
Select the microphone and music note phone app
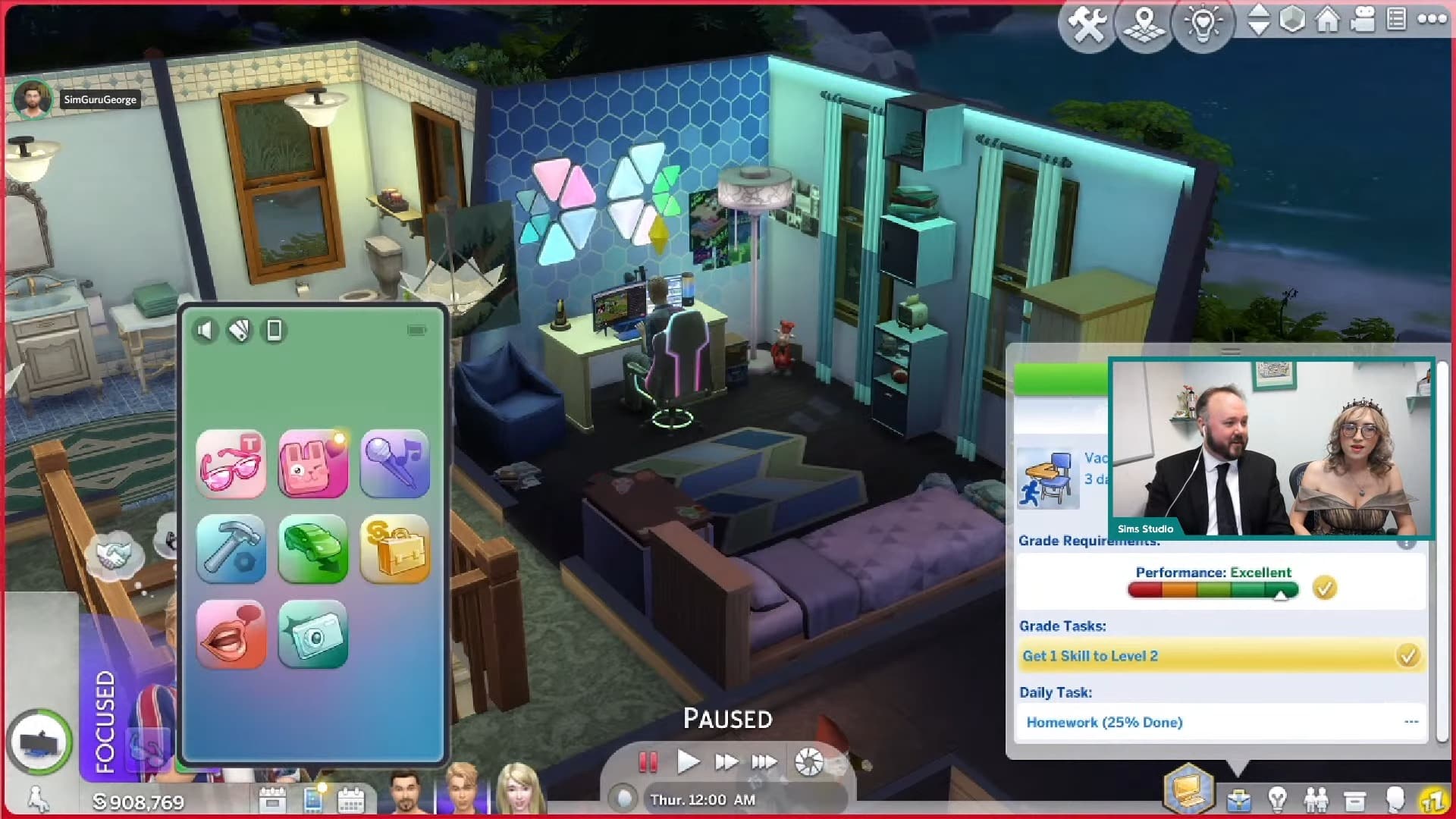coord(395,463)
